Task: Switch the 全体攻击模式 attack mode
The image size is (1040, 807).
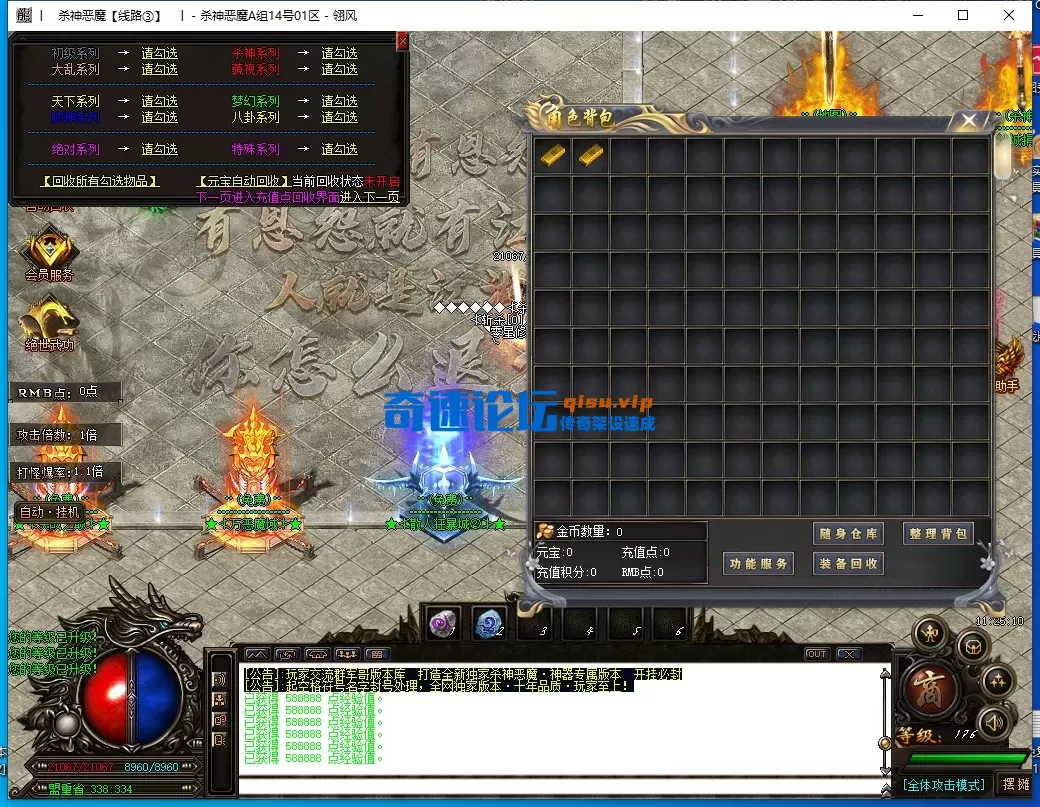Action: (944, 785)
